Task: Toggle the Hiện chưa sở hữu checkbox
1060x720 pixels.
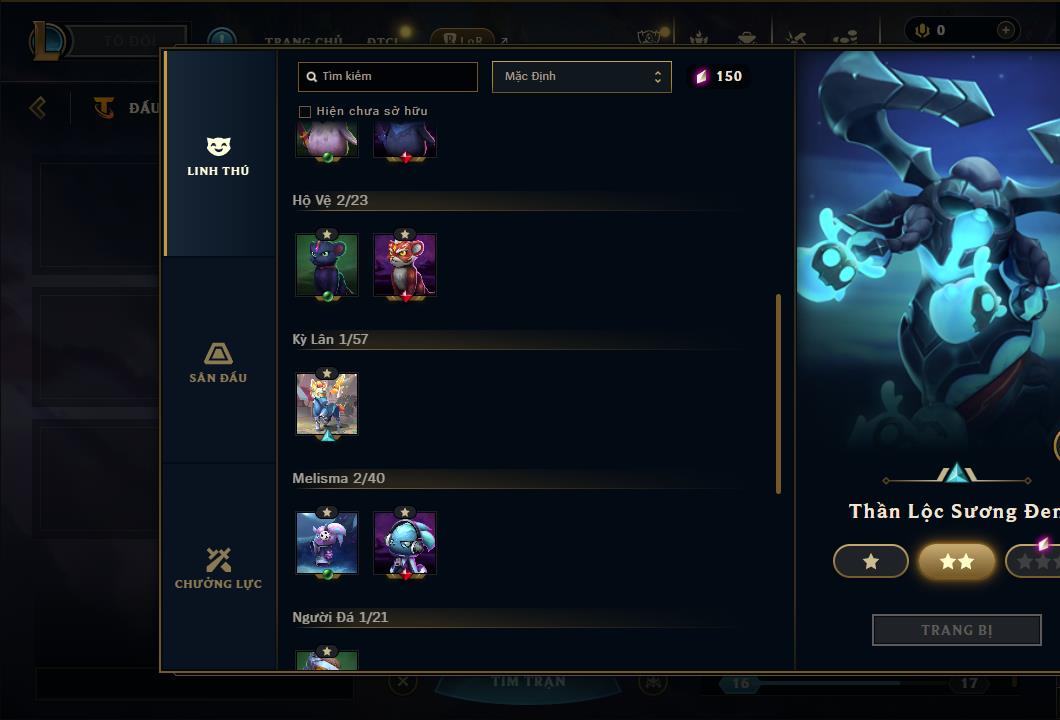Action: click(x=305, y=111)
